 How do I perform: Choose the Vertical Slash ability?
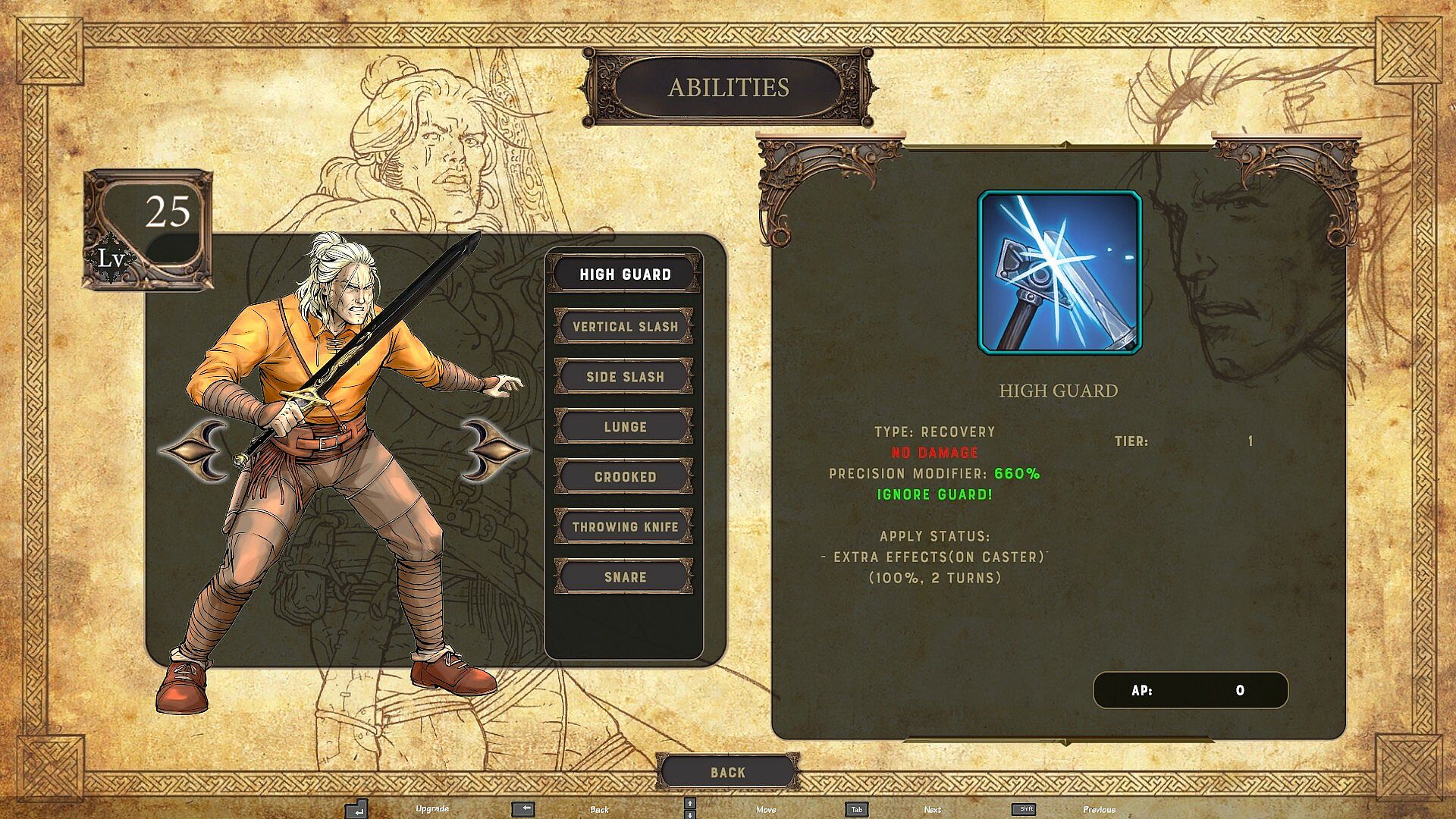coord(624,327)
